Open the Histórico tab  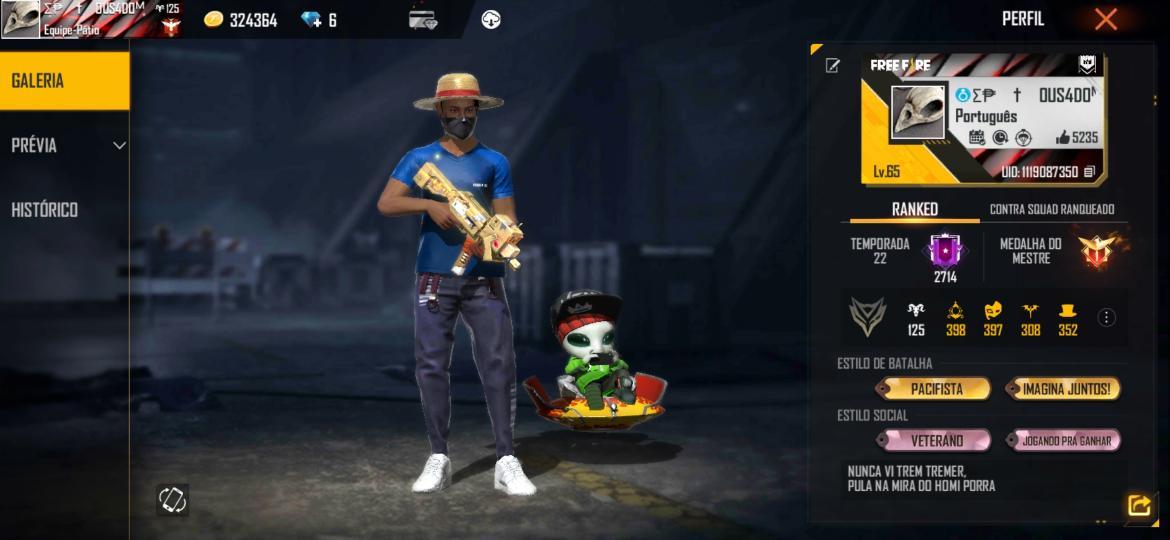coord(45,210)
